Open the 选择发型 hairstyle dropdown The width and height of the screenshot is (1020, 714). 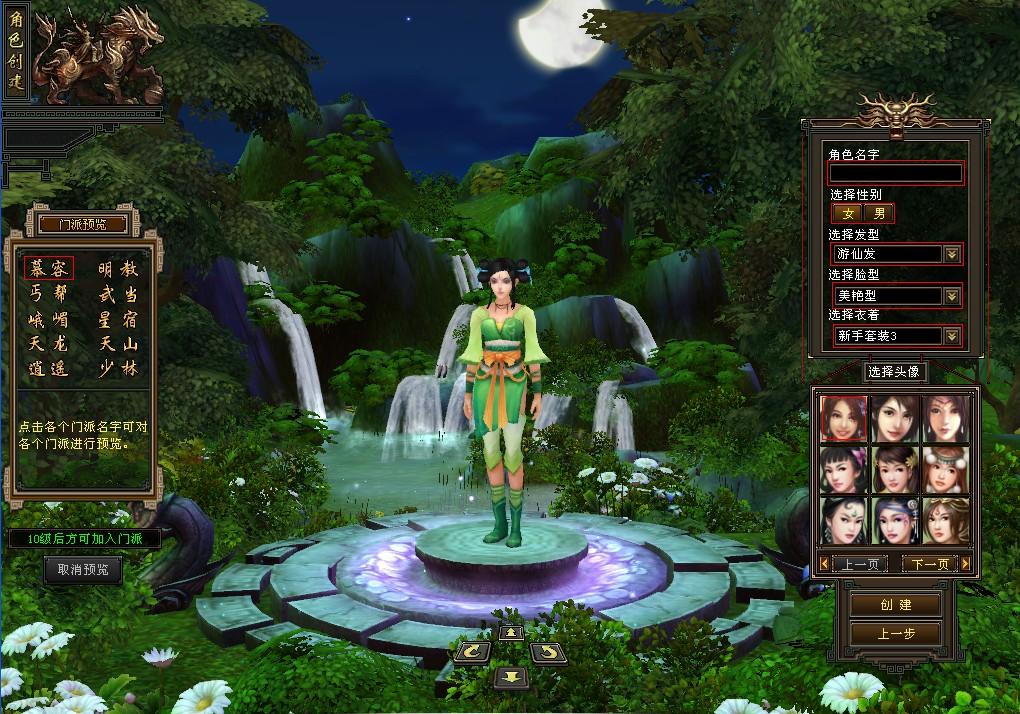[x=952, y=254]
